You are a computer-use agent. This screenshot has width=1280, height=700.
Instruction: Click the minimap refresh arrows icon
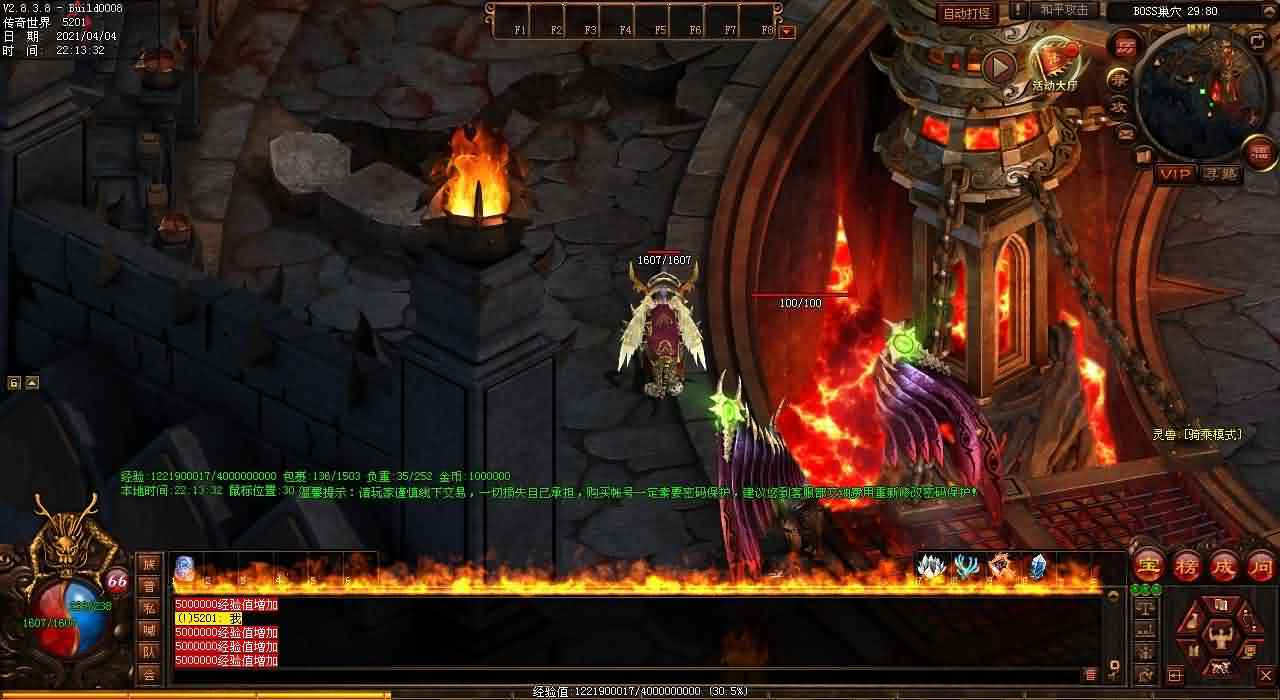(1257, 41)
